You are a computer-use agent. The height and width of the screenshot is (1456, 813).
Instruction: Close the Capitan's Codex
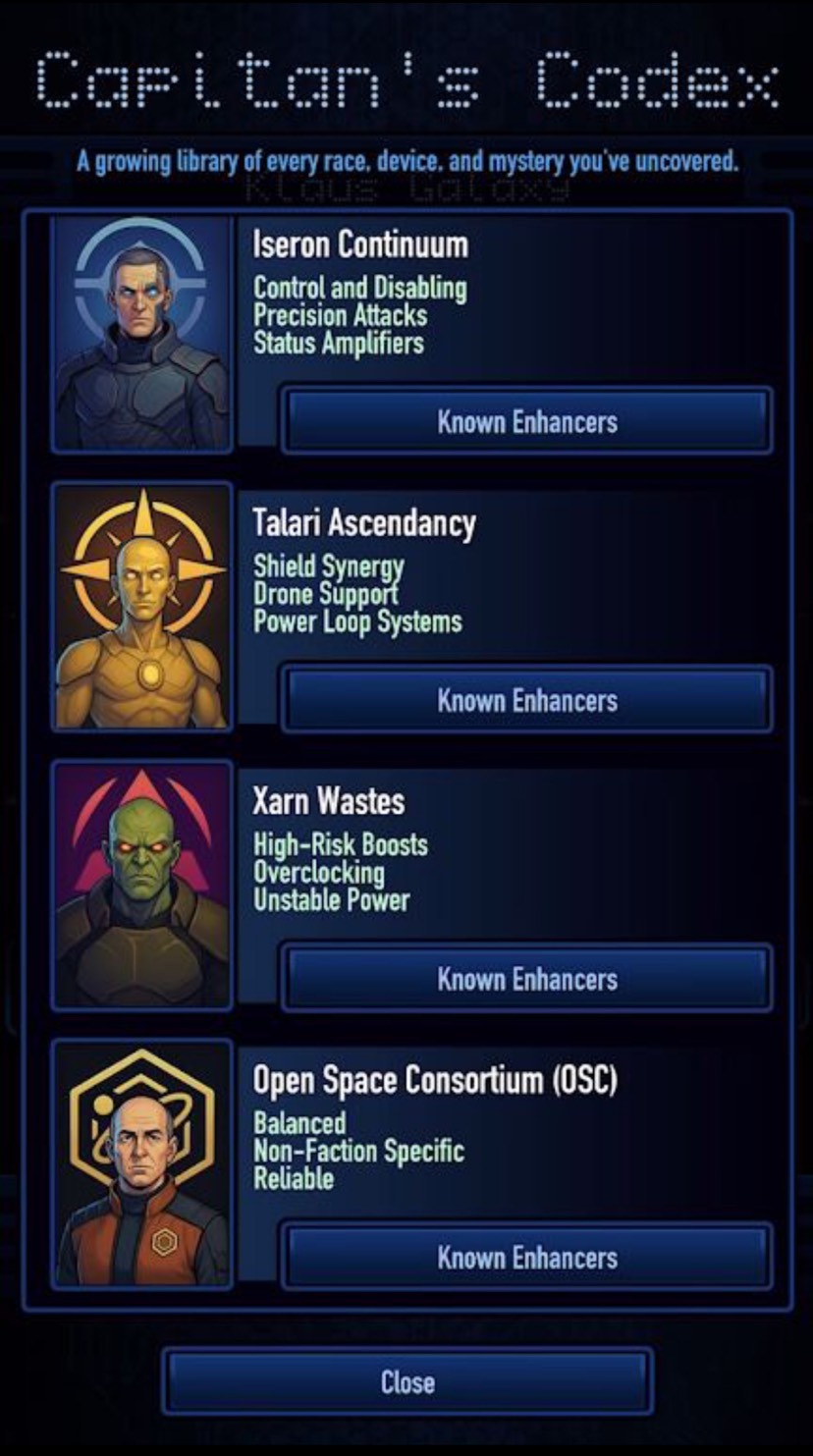click(x=407, y=1382)
